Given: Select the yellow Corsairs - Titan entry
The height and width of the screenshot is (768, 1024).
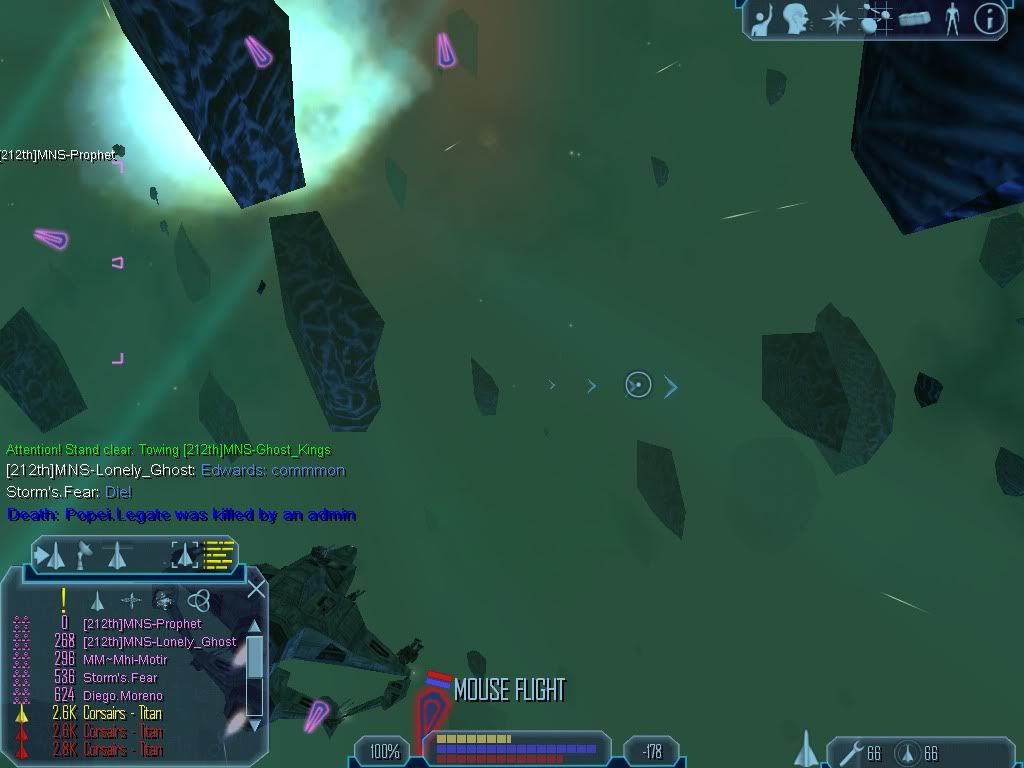Looking at the screenshot, I should pyautogui.click(x=122, y=714).
